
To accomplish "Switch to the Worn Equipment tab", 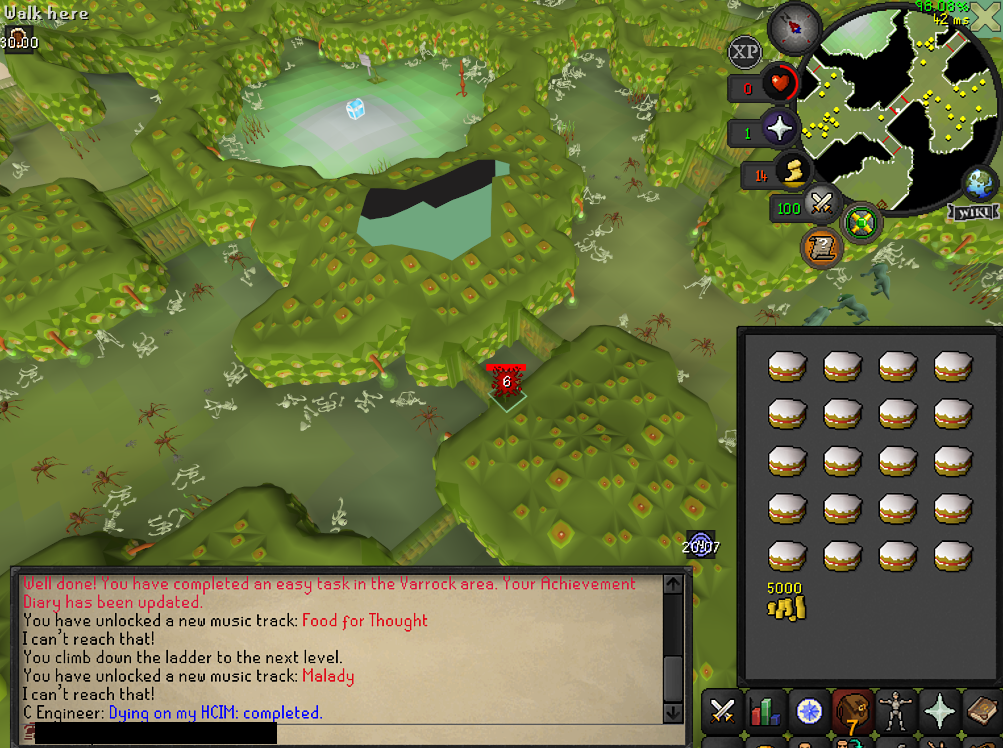I will tap(895, 711).
